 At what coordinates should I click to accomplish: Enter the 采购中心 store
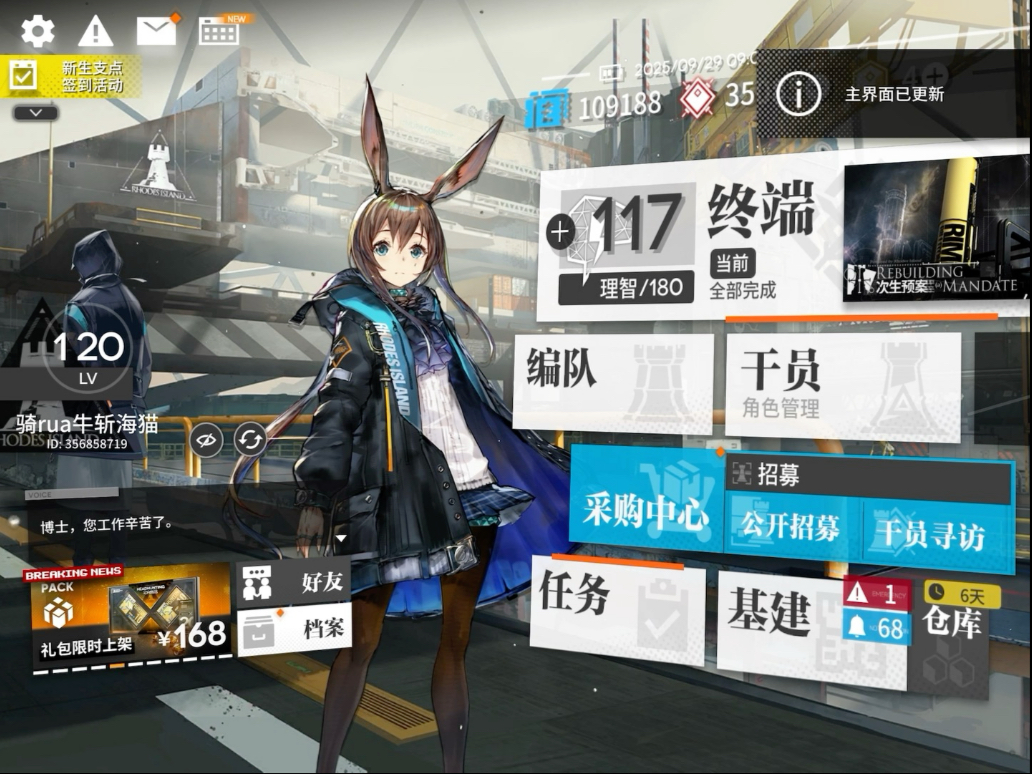pyautogui.click(x=646, y=511)
